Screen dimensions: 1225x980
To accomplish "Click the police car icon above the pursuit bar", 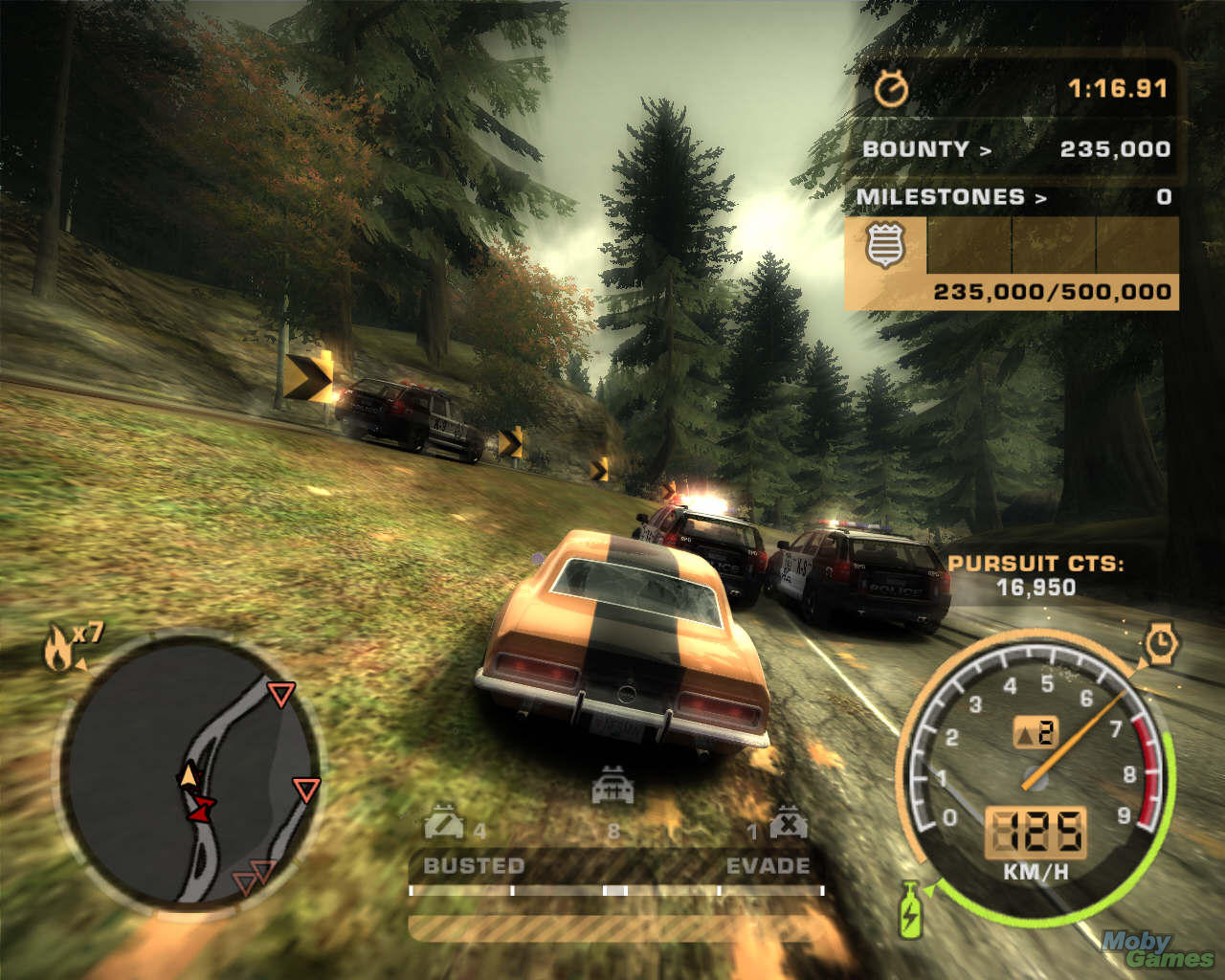I will click(x=612, y=787).
